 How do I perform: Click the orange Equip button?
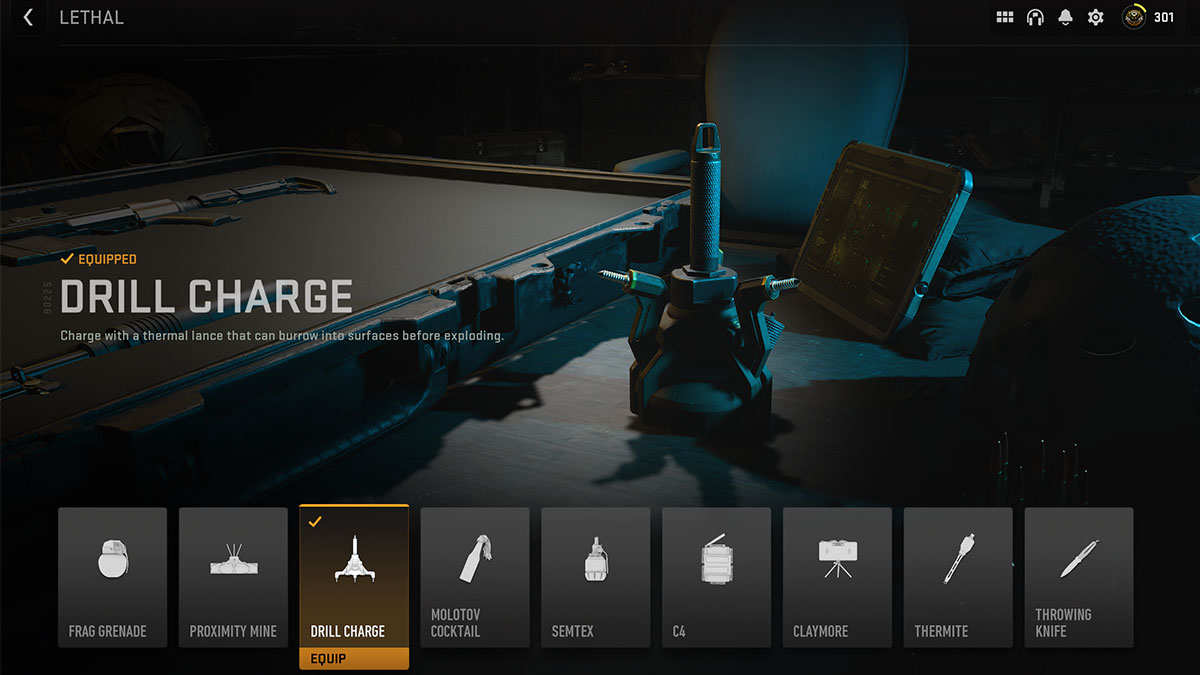[354, 658]
